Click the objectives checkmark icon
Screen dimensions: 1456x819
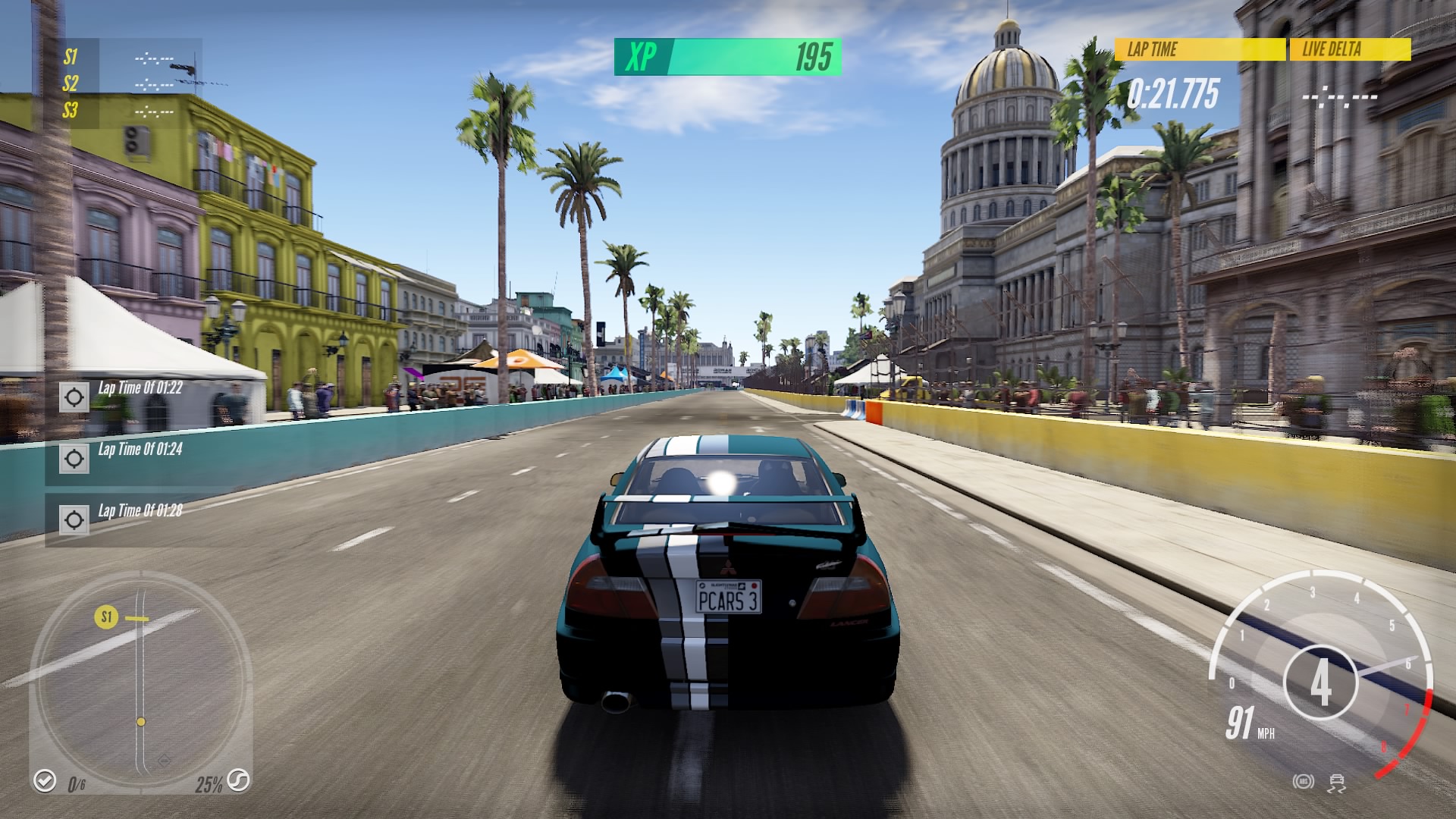point(45,780)
